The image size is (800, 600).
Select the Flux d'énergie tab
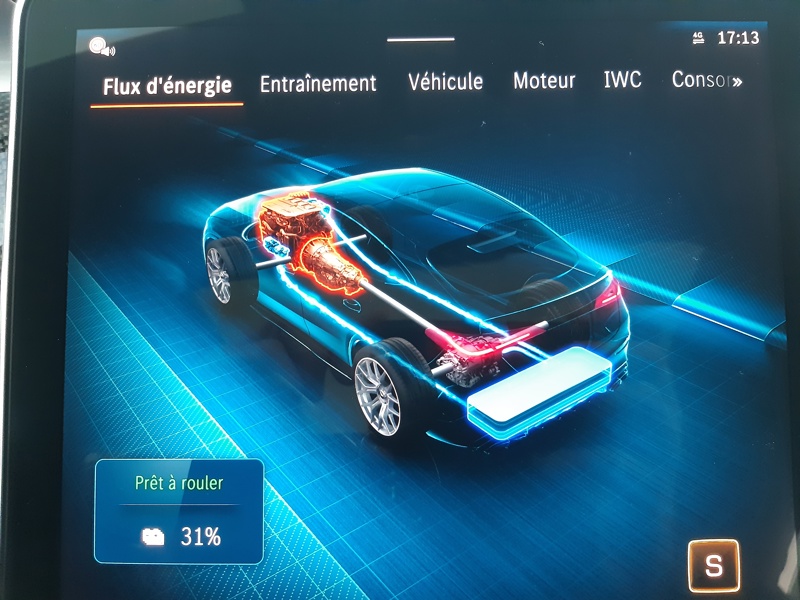coord(167,86)
